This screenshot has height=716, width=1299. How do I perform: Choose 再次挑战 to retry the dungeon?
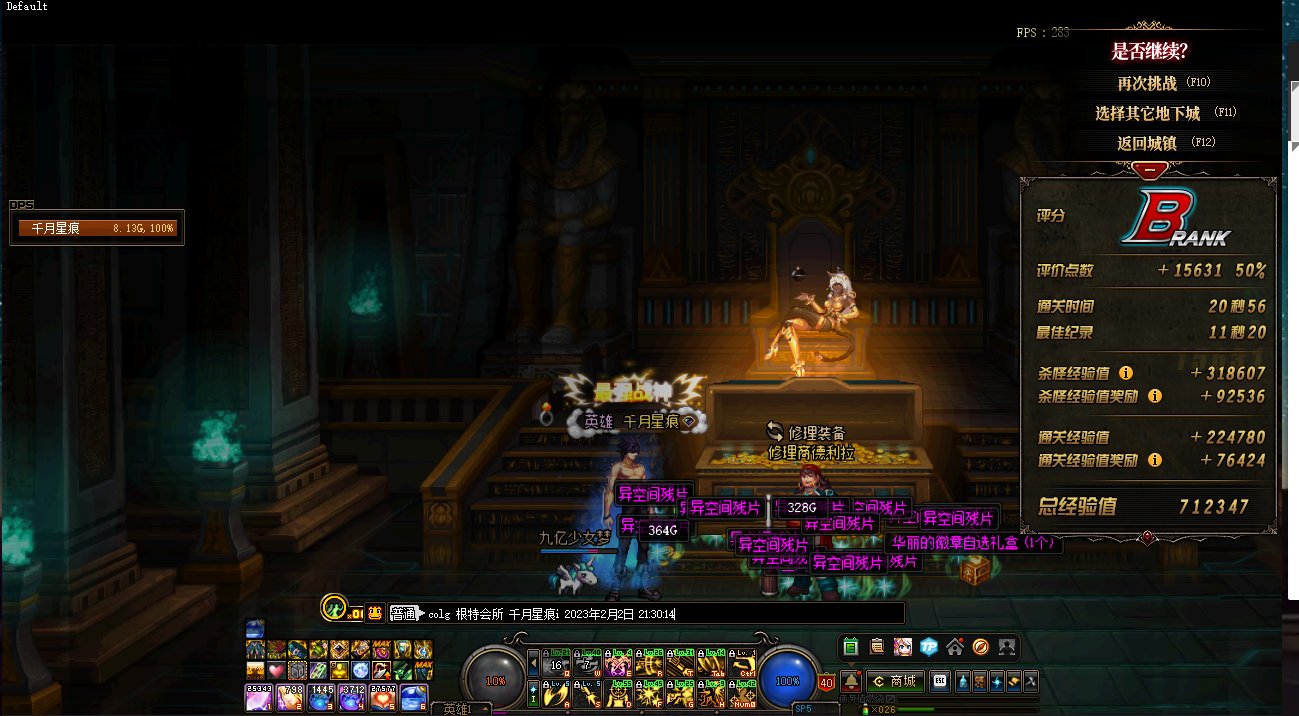(1150, 83)
